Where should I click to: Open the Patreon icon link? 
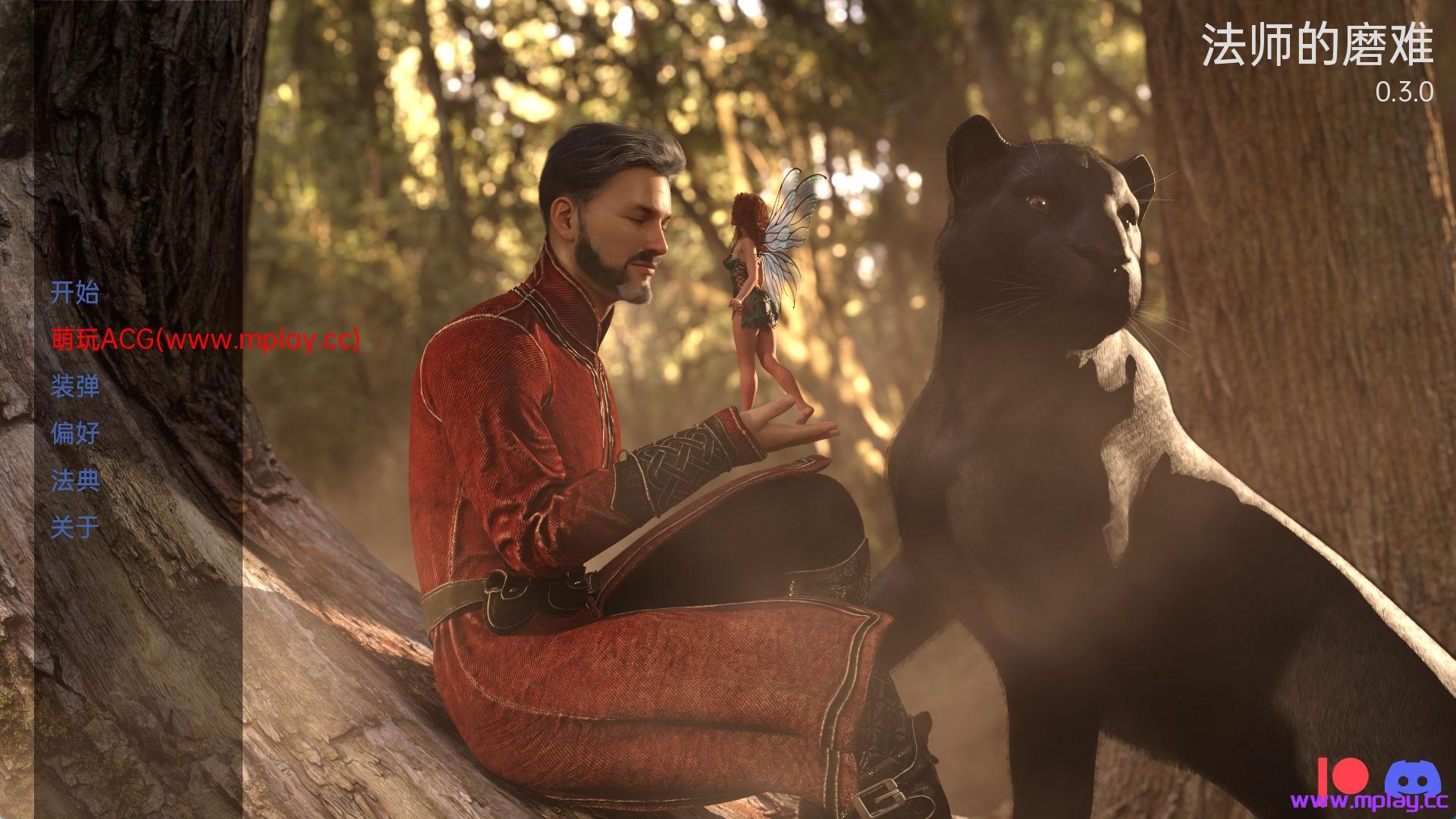click(x=1341, y=777)
